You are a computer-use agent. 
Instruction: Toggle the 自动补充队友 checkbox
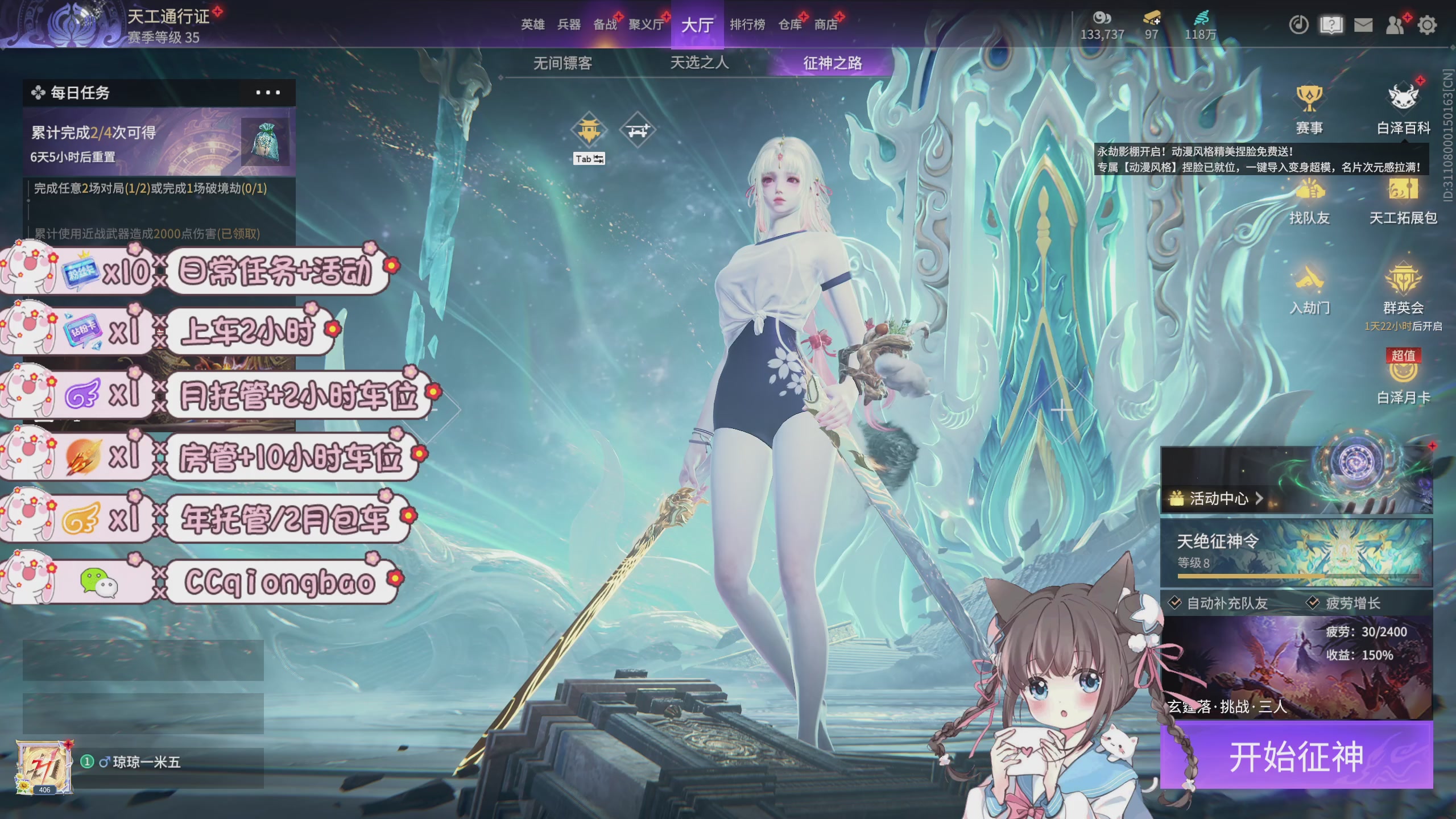[1175, 603]
